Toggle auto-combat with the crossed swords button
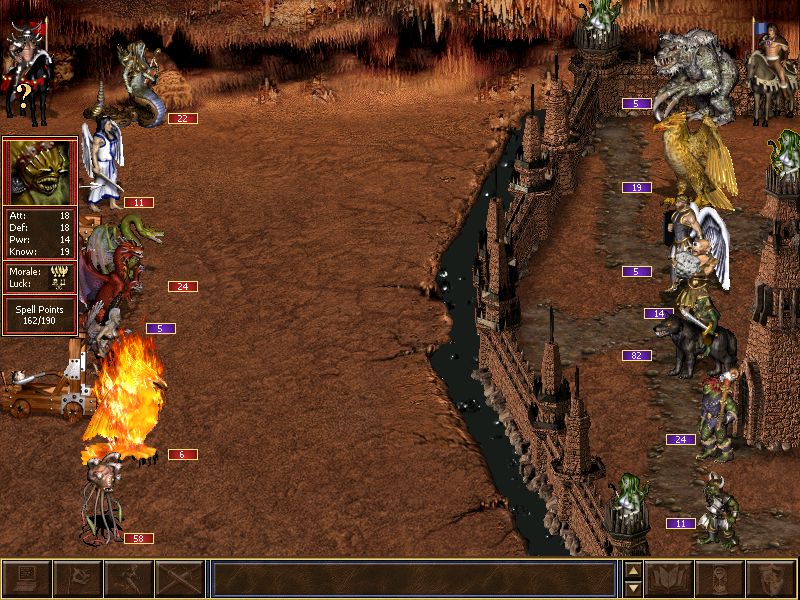This screenshot has width=800, height=600. click(179, 579)
